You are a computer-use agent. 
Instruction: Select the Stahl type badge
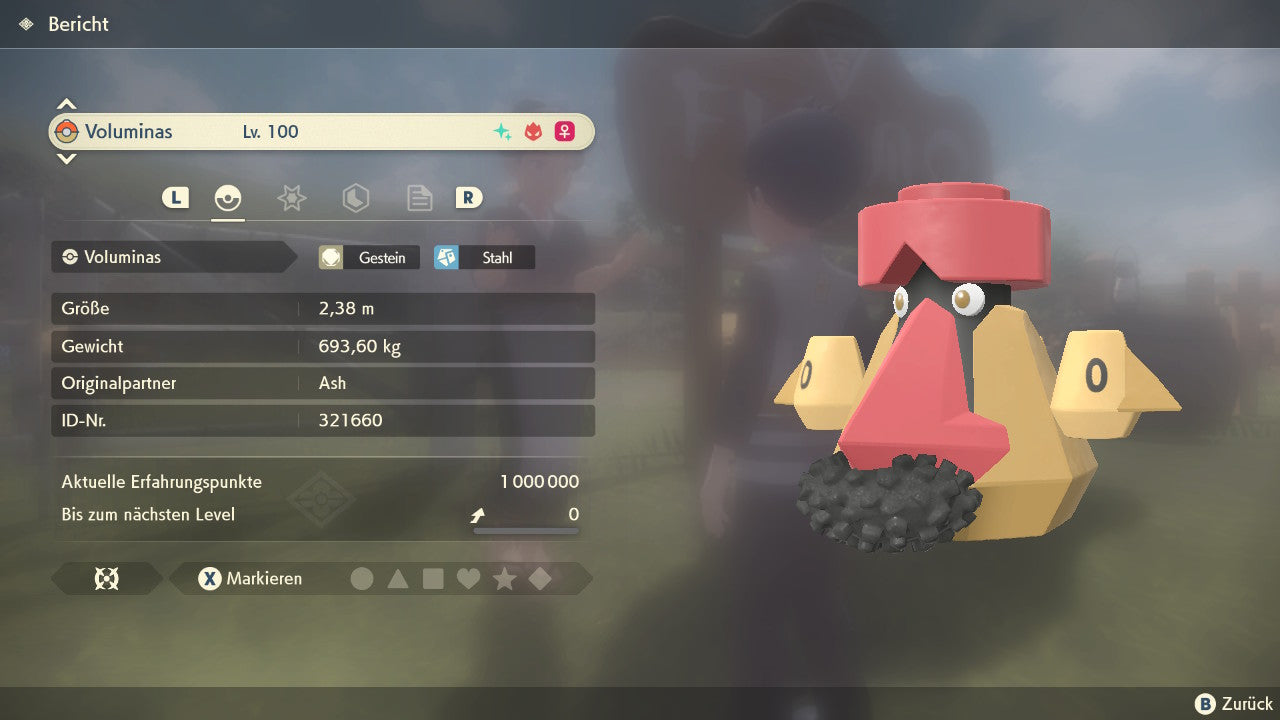pyautogui.click(x=484, y=258)
